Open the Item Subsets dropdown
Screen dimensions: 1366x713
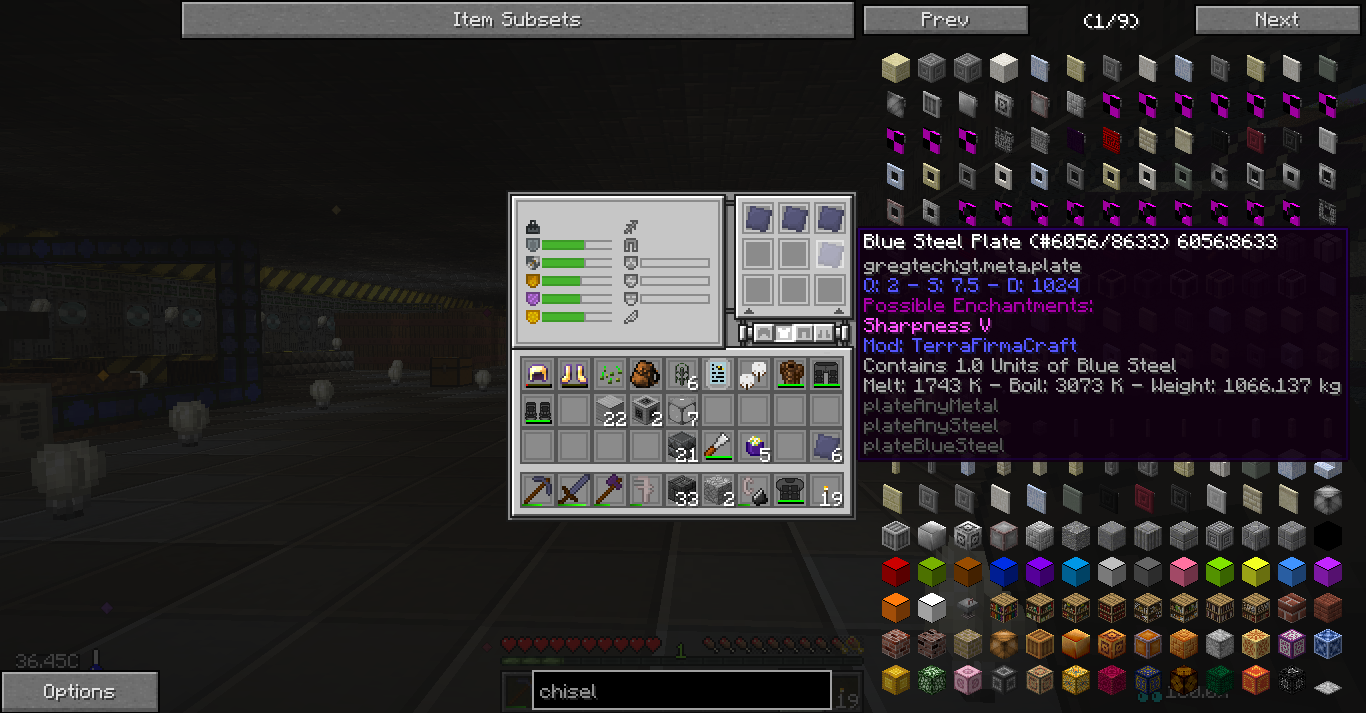[516, 20]
